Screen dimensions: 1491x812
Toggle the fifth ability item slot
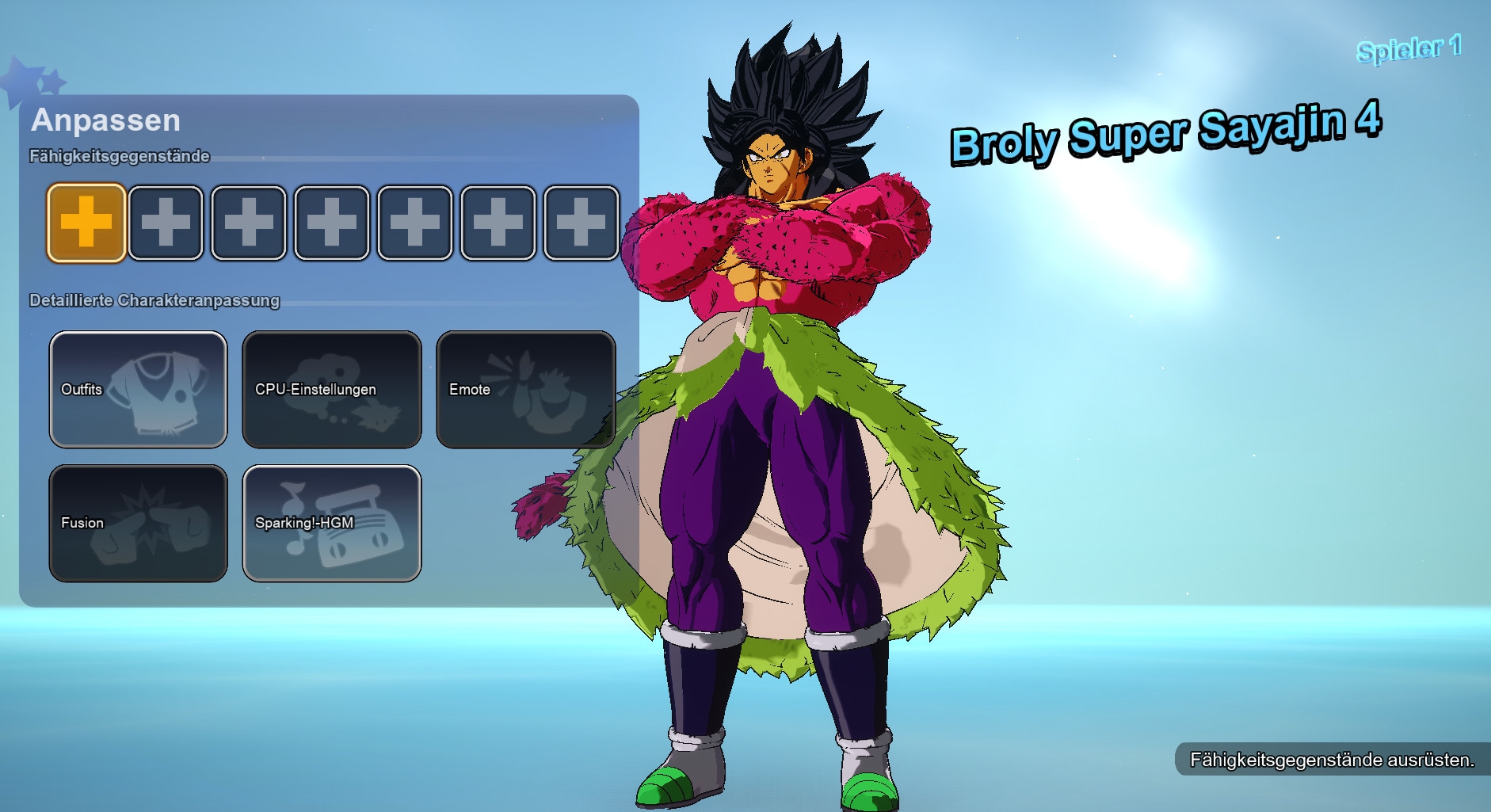pos(414,223)
